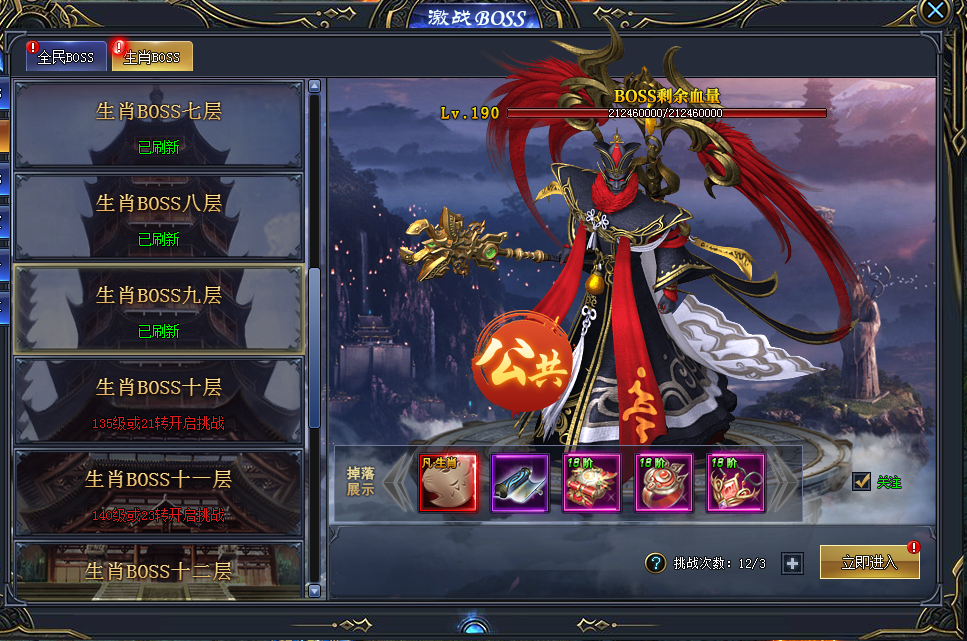Pick the 生肖BOSS九层 entry
The image size is (967, 641).
point(158,308)
